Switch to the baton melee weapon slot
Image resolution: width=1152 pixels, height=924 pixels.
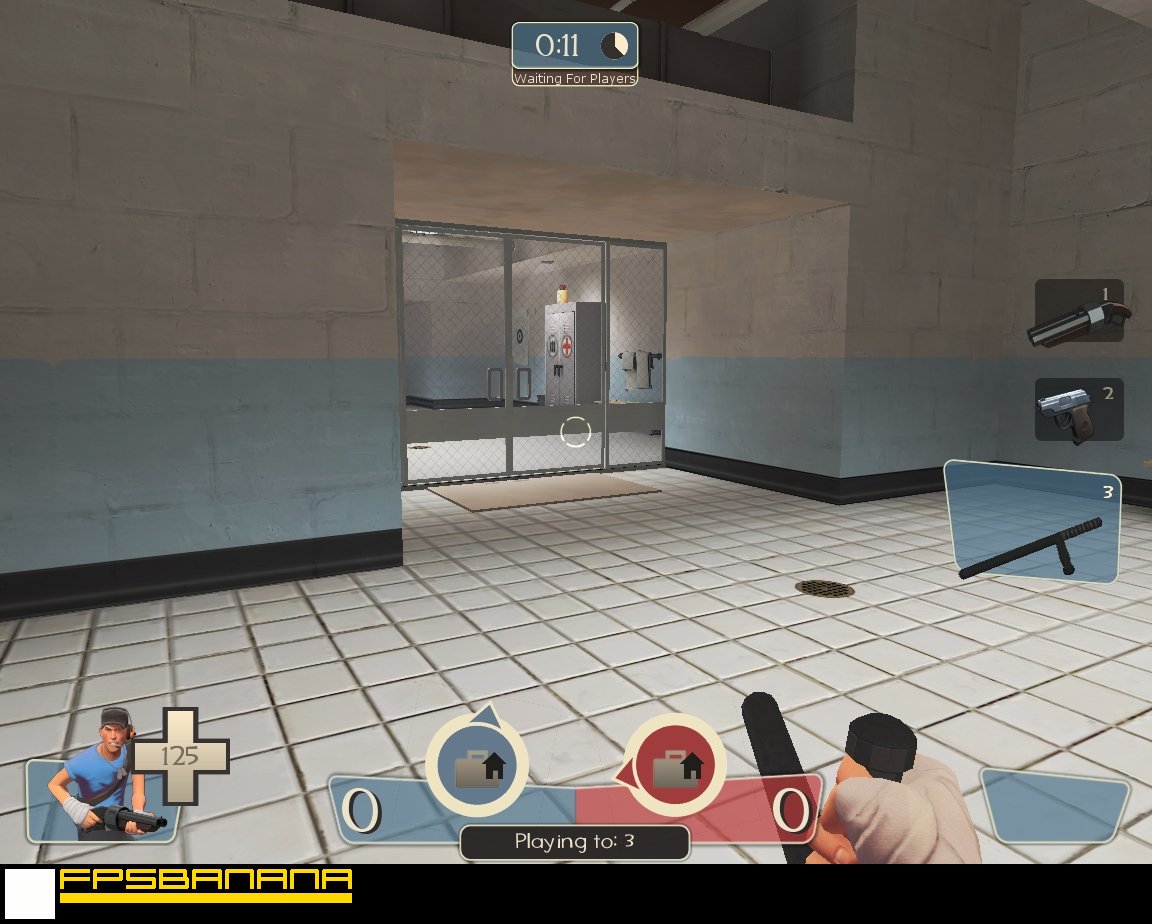(1032, 523)
